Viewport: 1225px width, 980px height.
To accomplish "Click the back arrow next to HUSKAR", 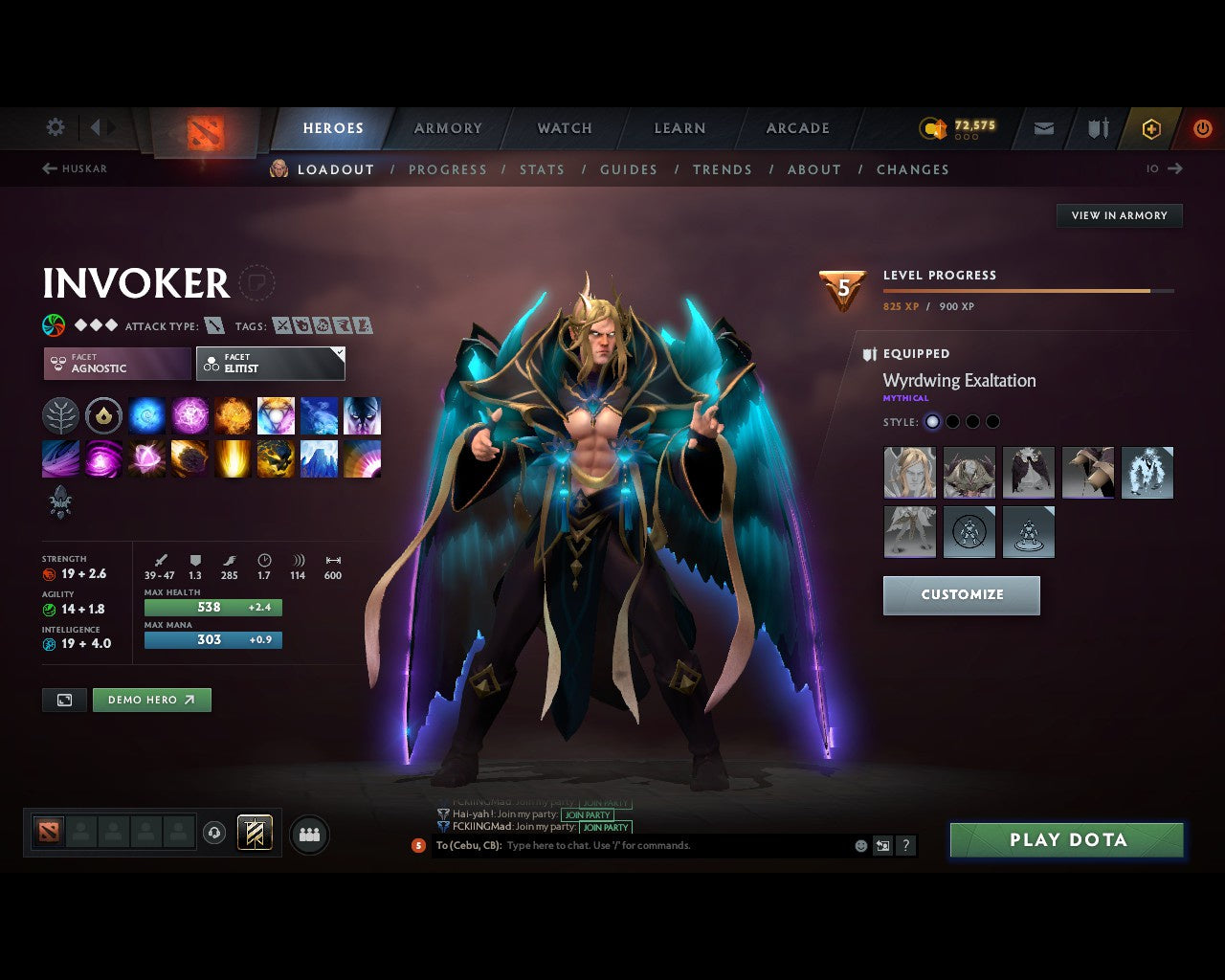I will 48,168.
